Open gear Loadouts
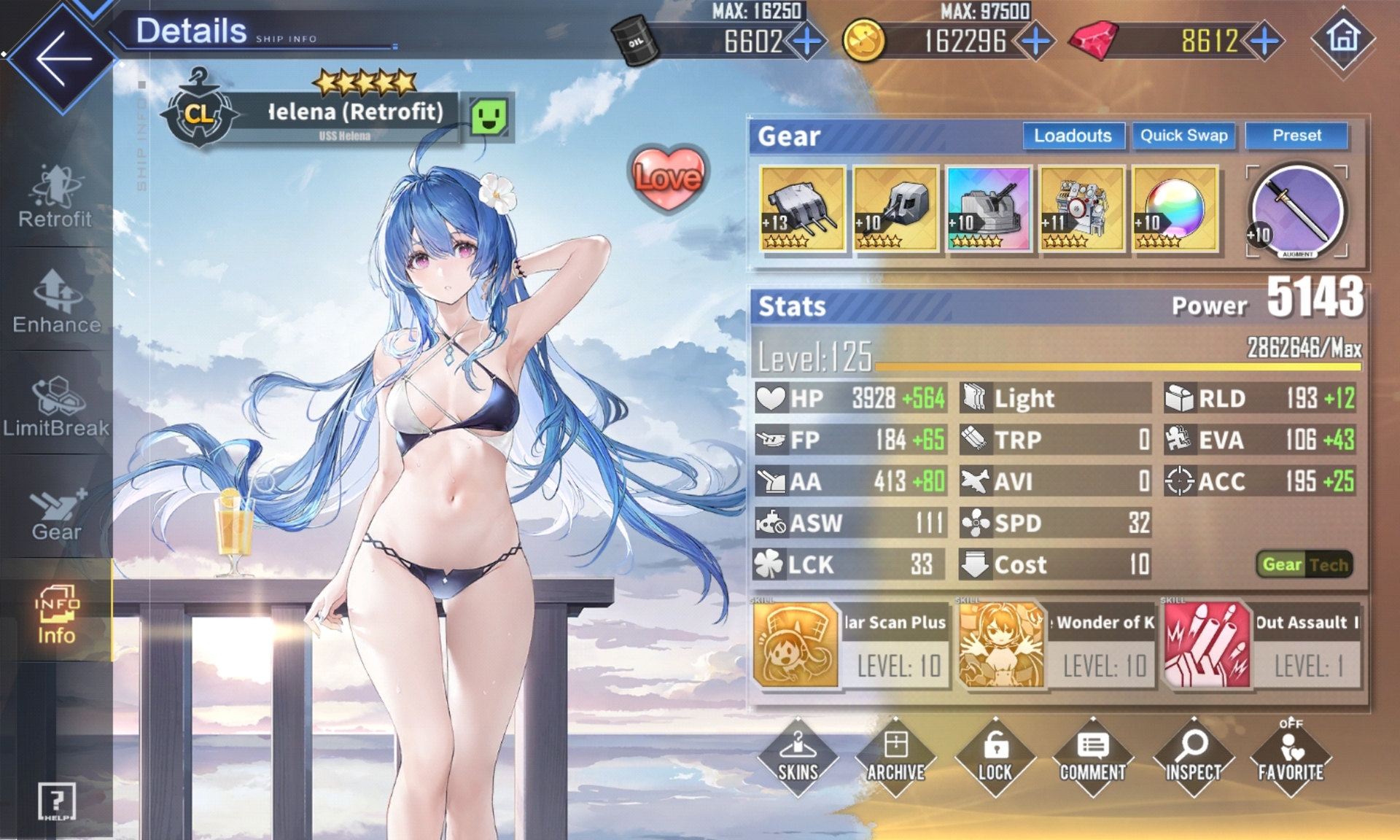This screenshot has width=1400, height=840. [1072, 136]
